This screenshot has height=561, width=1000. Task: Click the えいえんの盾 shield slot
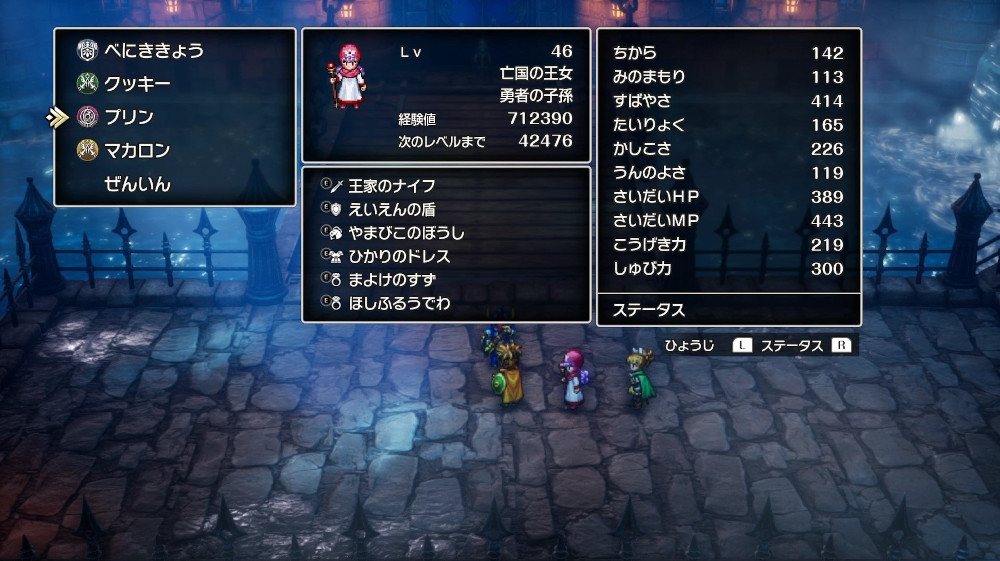pos(391,210)
